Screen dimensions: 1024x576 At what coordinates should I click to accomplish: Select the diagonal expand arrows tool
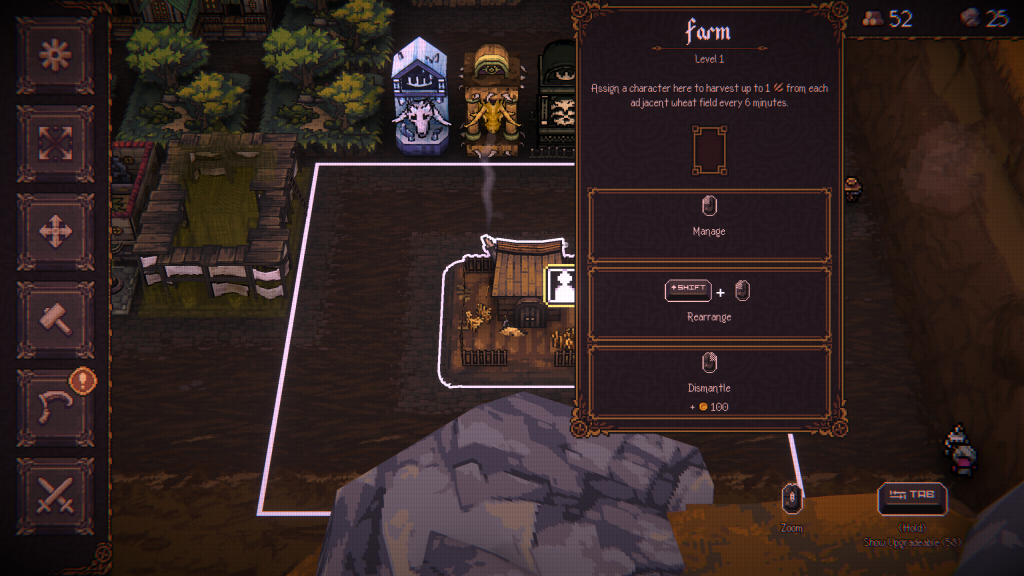click(x=55, y=143)
